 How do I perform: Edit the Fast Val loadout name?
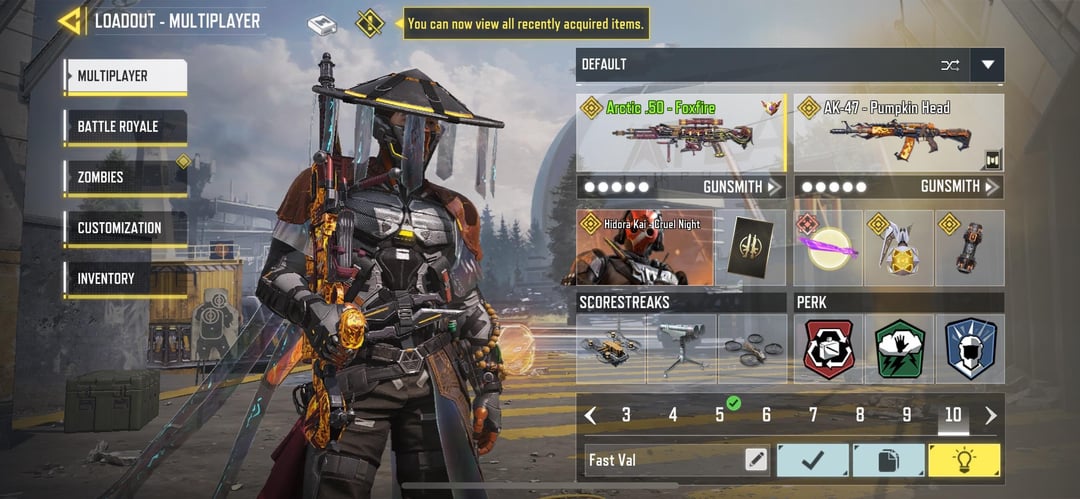(756, 460)
